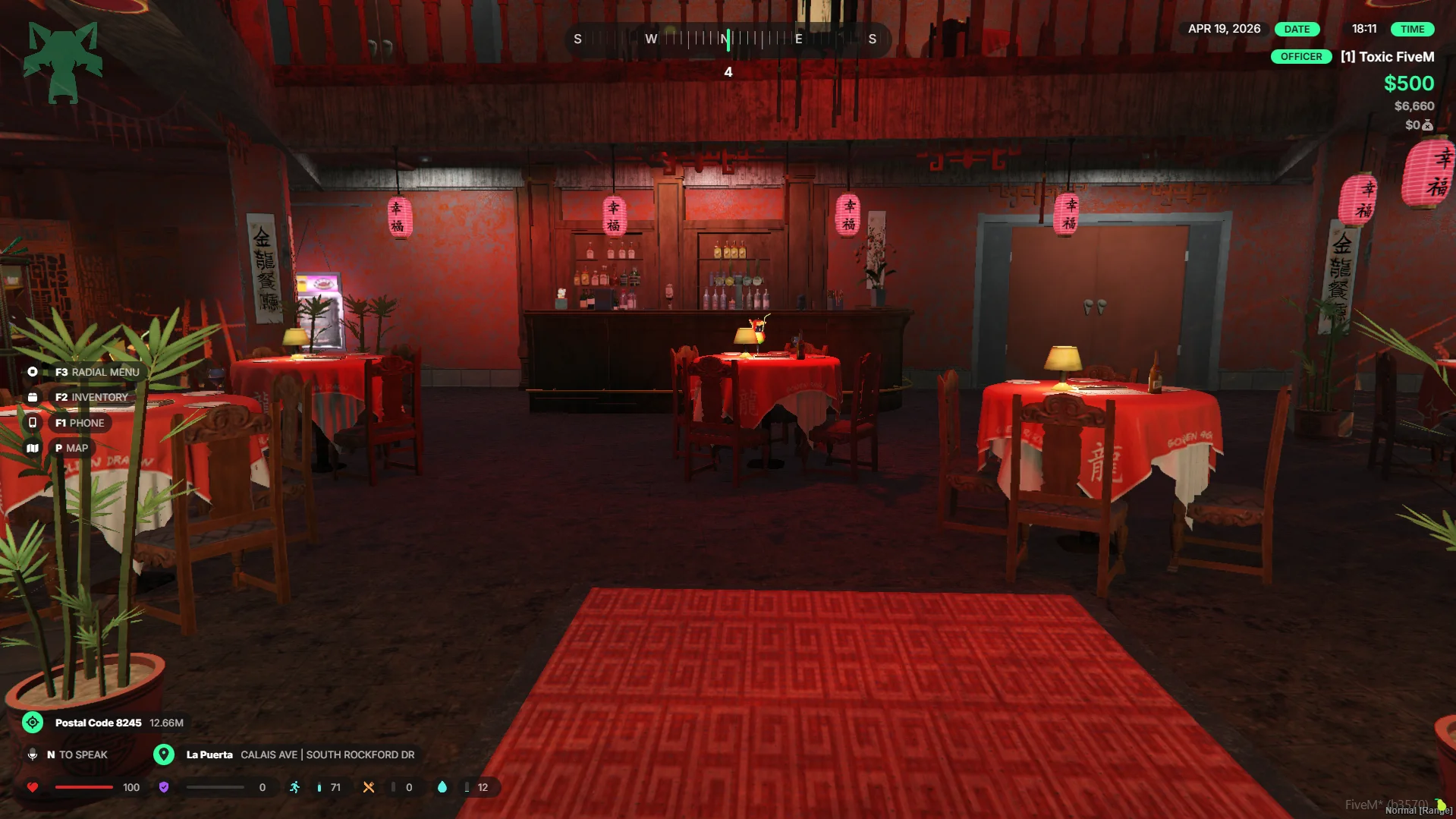Viewport: 1456px width, 819px height.
Task: Click the La Puerta location pin icon
Action: [164, 754]
